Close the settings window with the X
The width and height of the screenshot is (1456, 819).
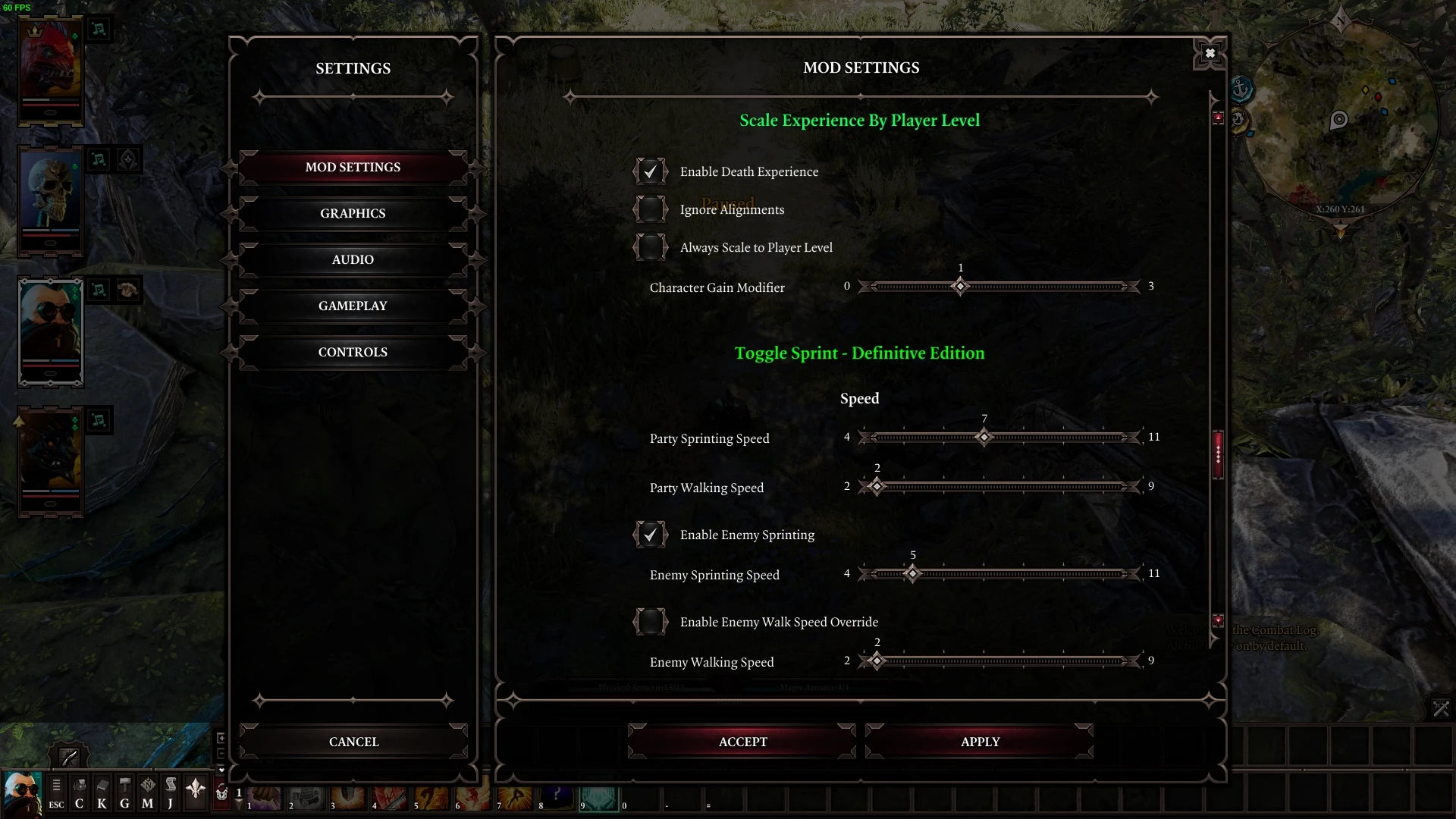click(x=1210, y=53)
